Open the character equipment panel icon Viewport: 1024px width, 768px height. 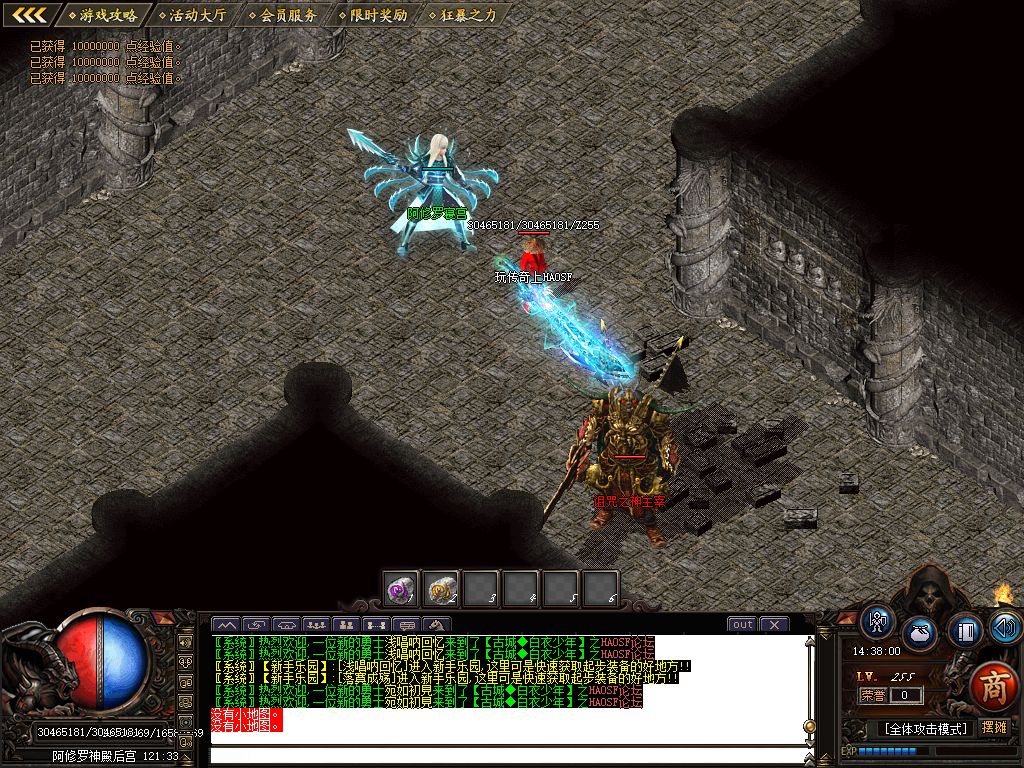878,622
